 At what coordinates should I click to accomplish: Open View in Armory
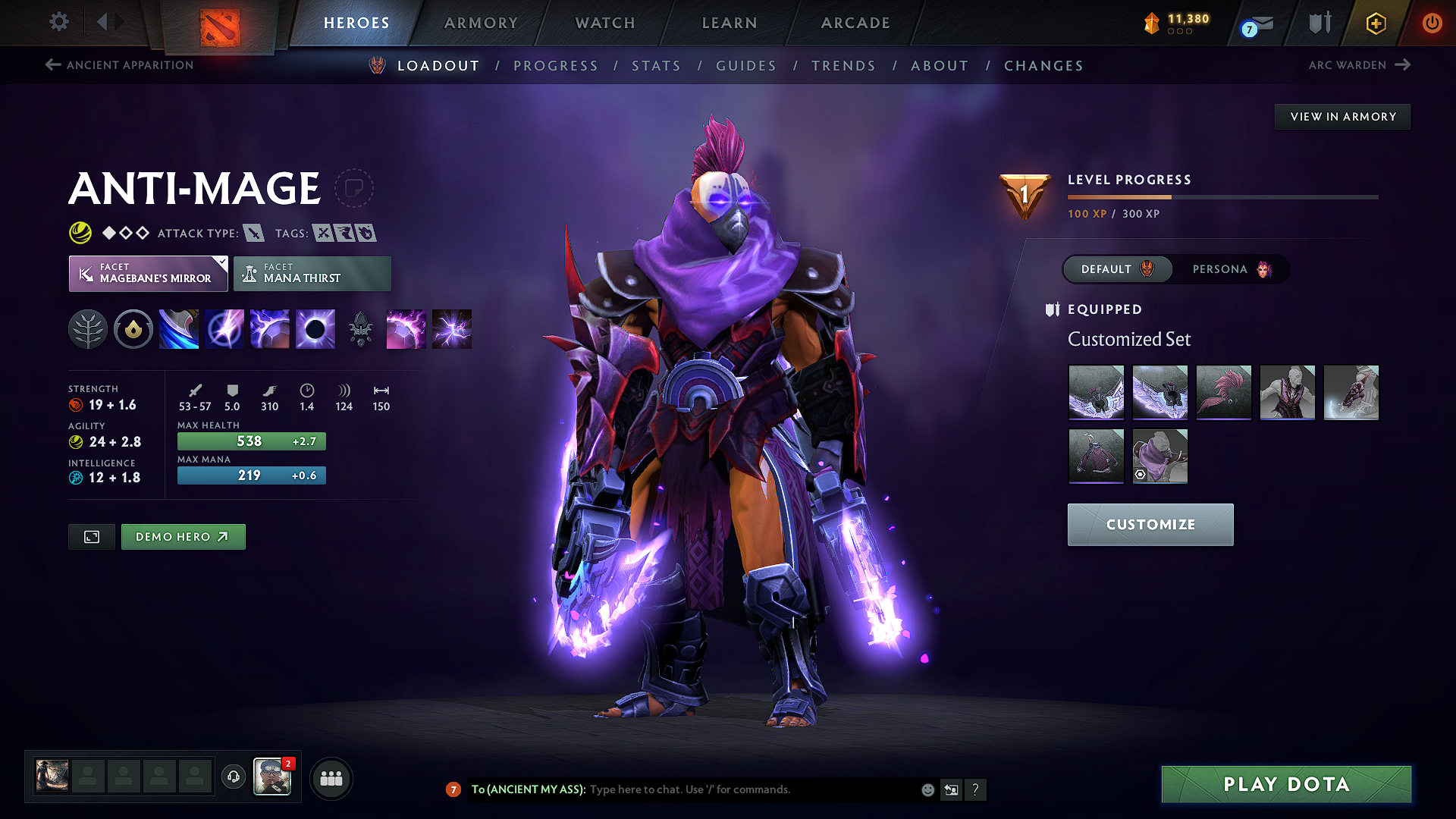(1342, 117)
